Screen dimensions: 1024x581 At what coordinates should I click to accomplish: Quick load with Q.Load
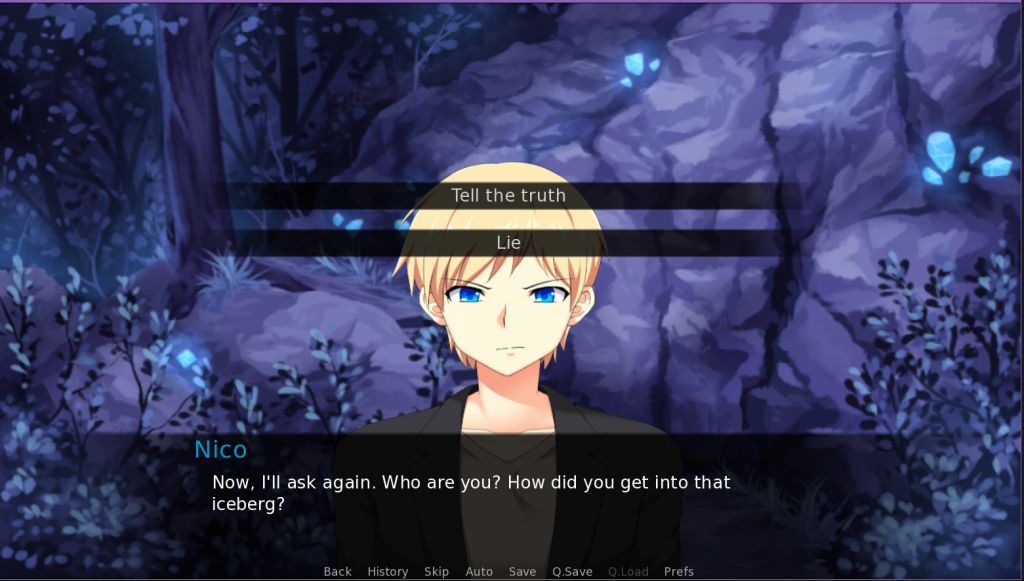coord(628,572)
